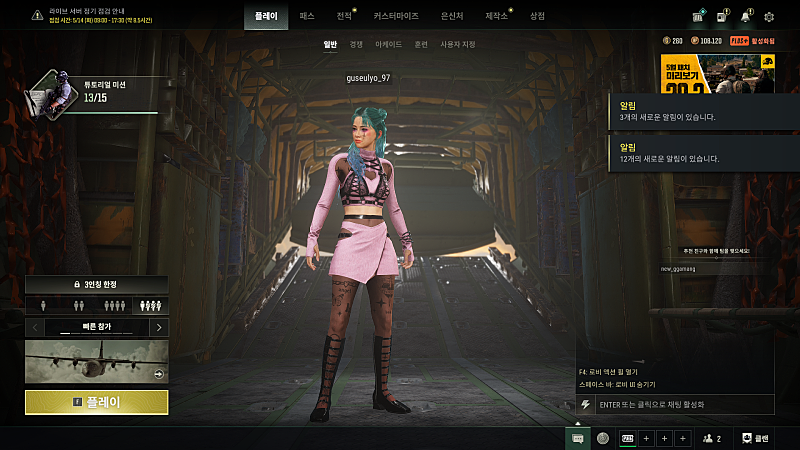Open the 패스 tab in the top menu
Screen dimensions: 800x450
tap(307, 16)
